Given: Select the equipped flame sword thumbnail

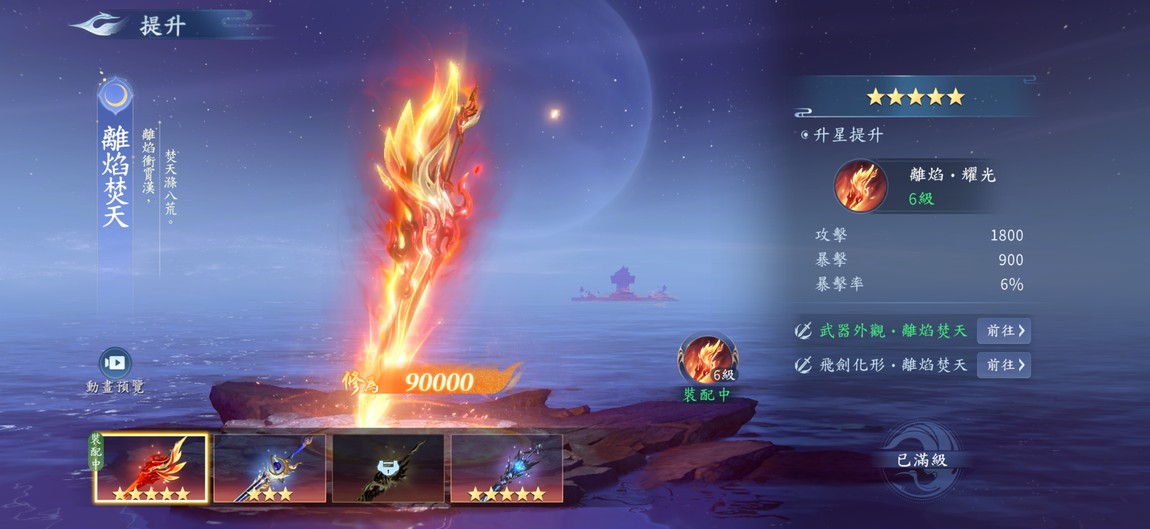Looking at the screenshot, I should click(x=151, y=468).
